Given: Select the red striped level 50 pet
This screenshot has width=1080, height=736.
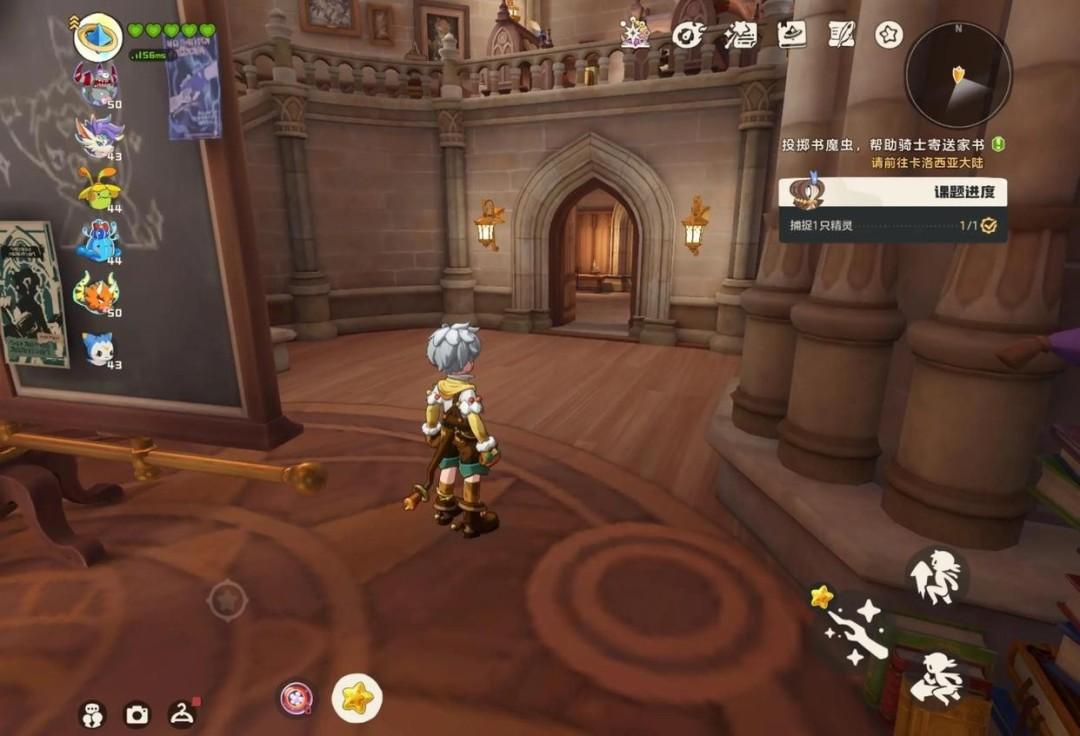Looking at the screenshot, I should click(97, 82).
